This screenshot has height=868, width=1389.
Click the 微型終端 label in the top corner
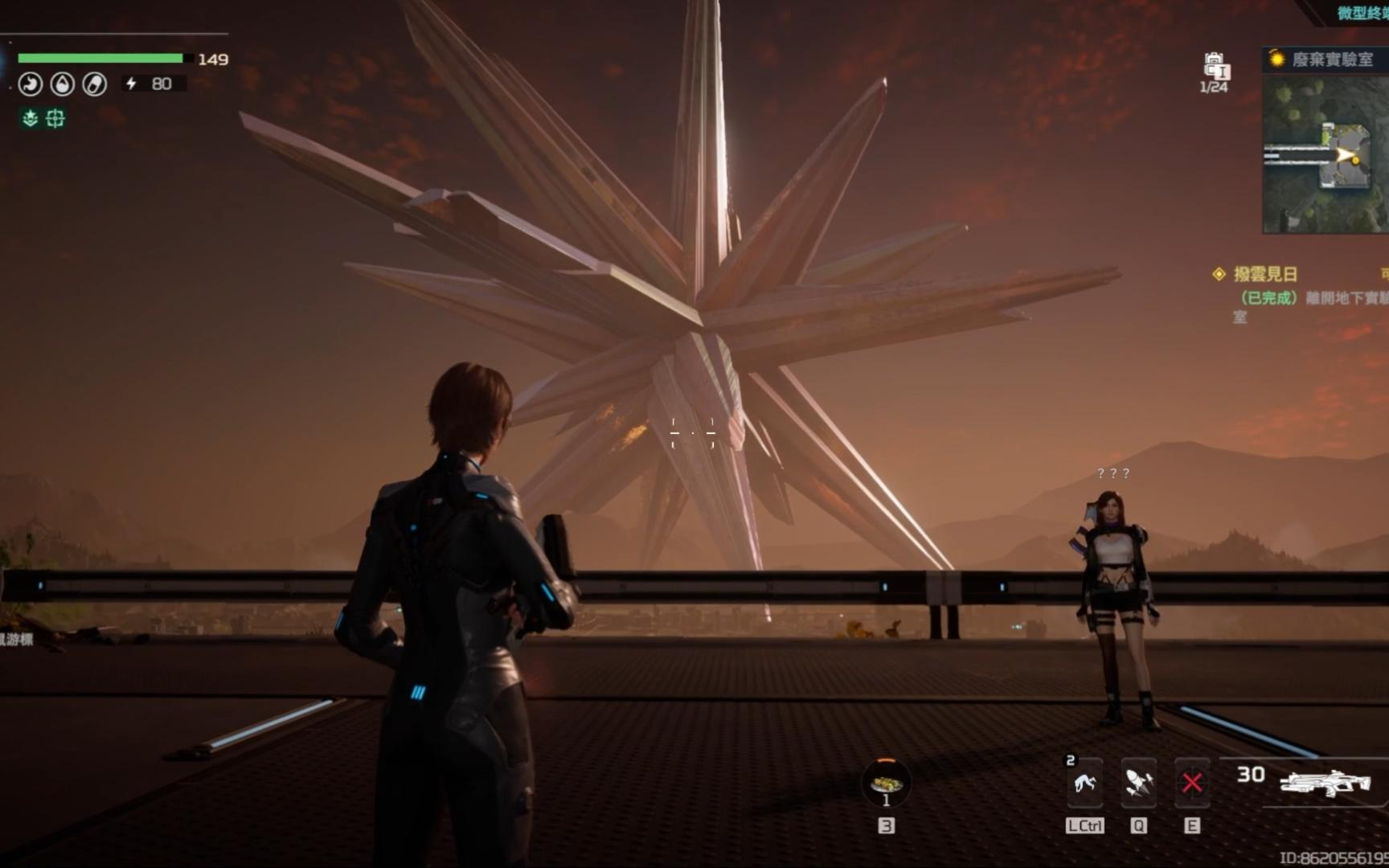click(x=1362, y=13)
